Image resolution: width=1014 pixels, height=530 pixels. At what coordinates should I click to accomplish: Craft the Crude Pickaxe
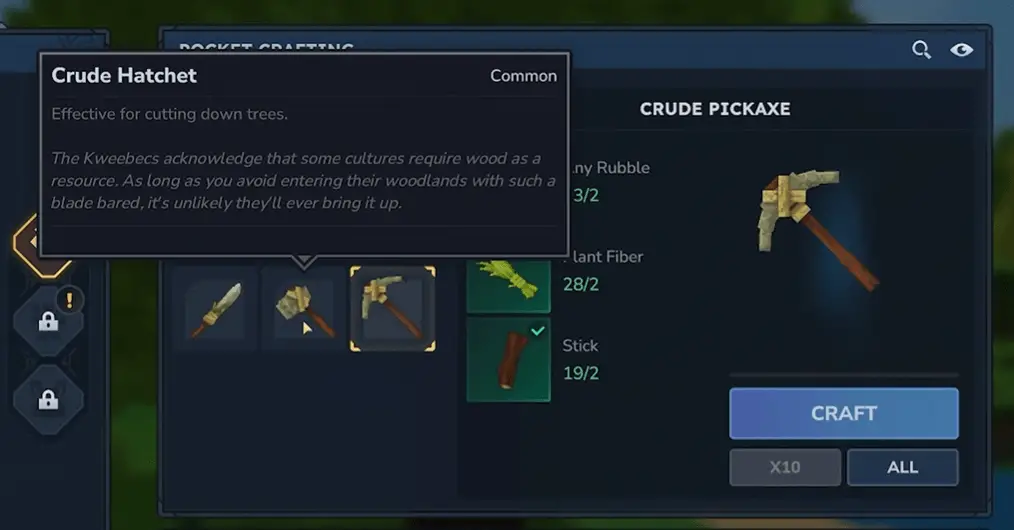click(x=843, y=413)
